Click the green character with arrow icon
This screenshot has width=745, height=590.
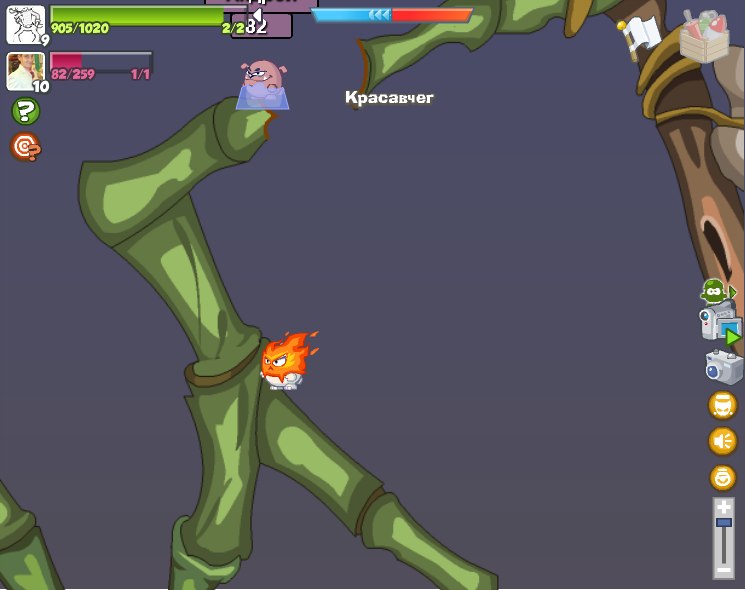click(x=716, y=292)
